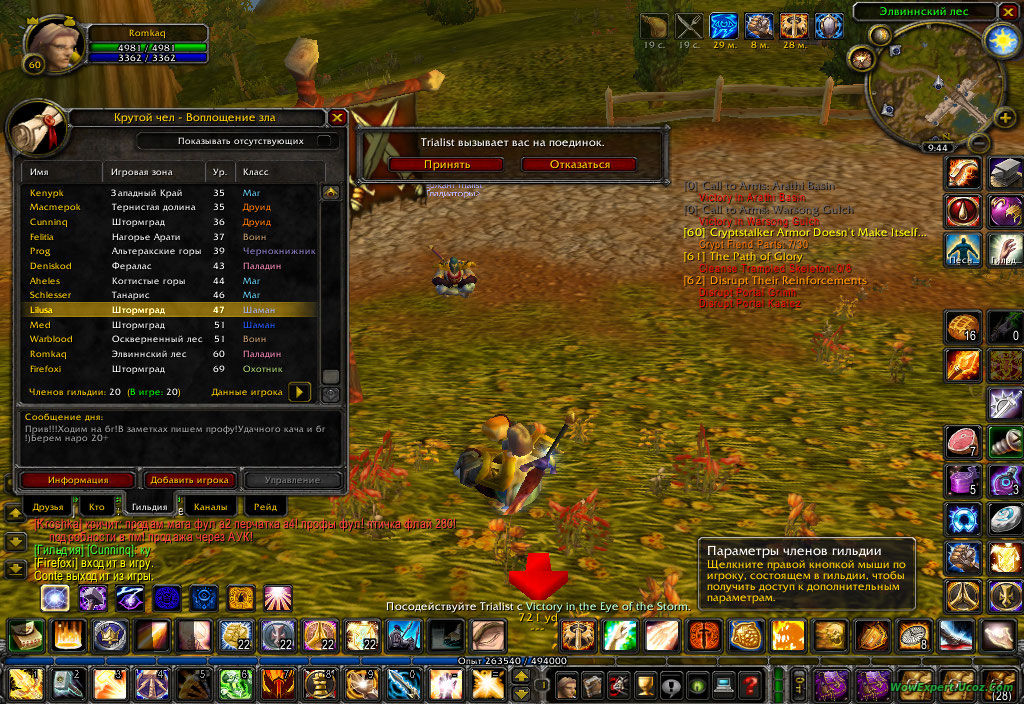Close the minimap with its X button
This screenshot has width=1024, height=704.
tap(1006, 12)
